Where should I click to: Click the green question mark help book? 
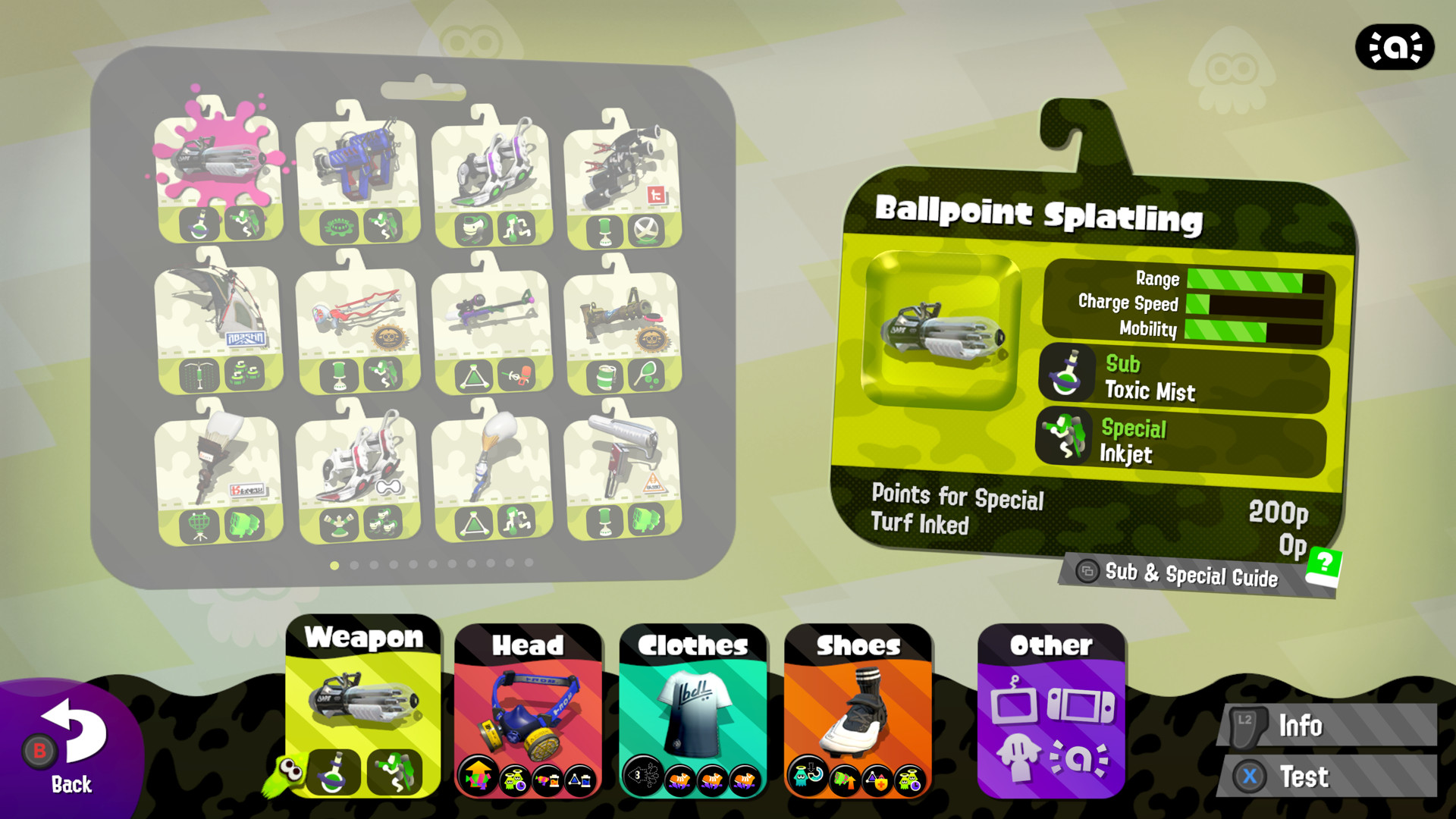pyautogui.click(x=1323, y=563)
